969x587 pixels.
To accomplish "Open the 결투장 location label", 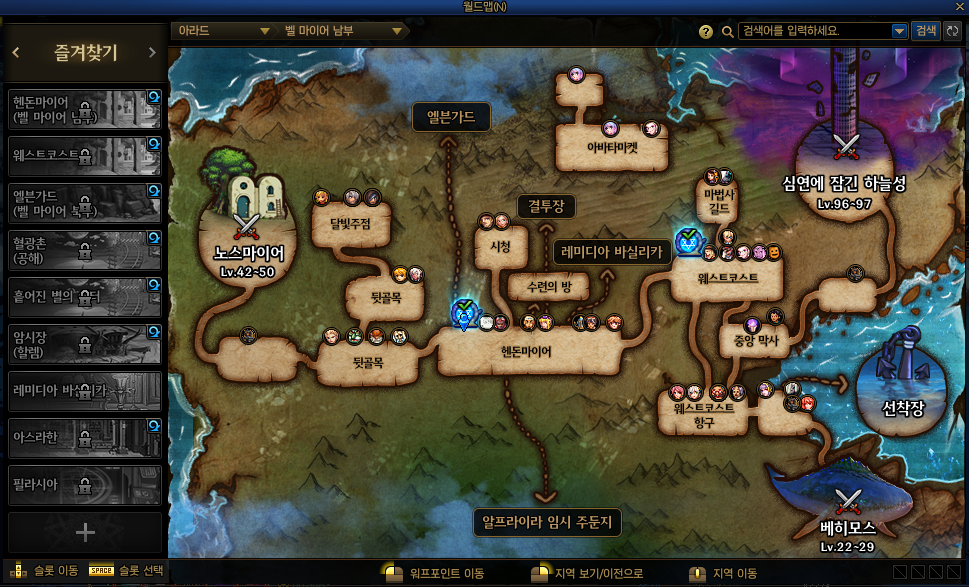I will coord(546,207).
